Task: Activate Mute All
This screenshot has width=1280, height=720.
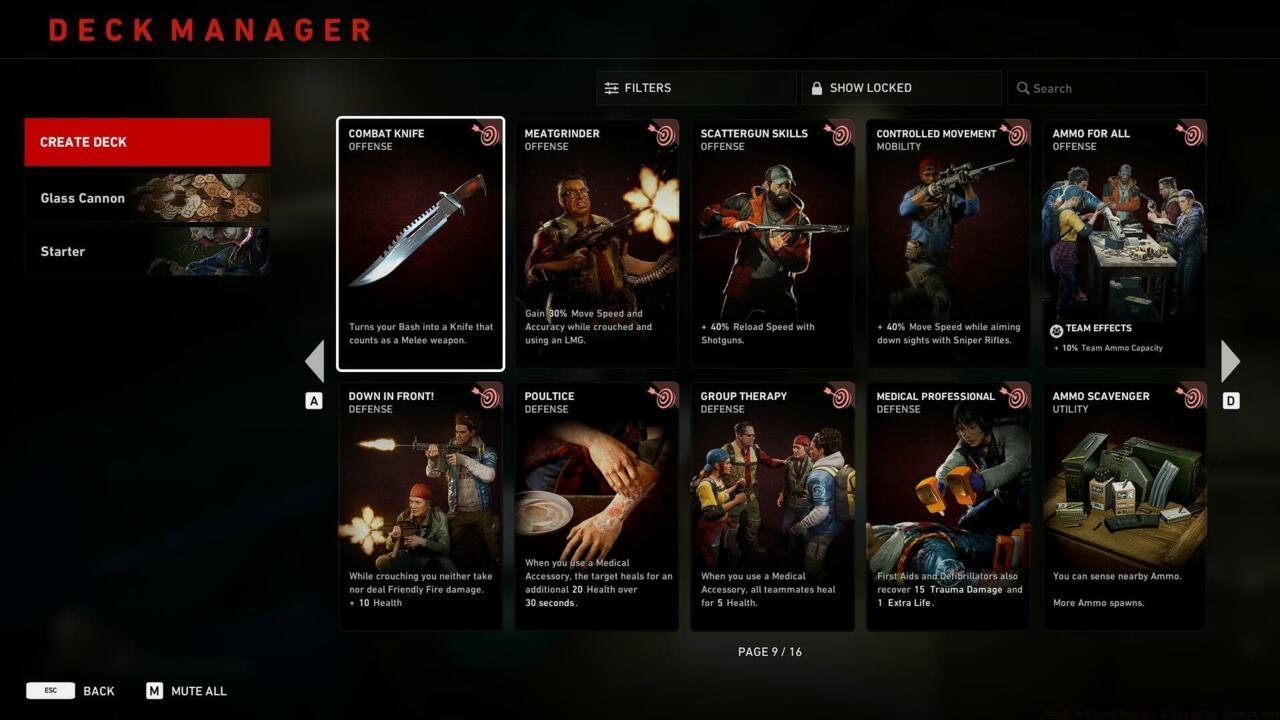Action: pyautogui.click(x=187, y=691)
